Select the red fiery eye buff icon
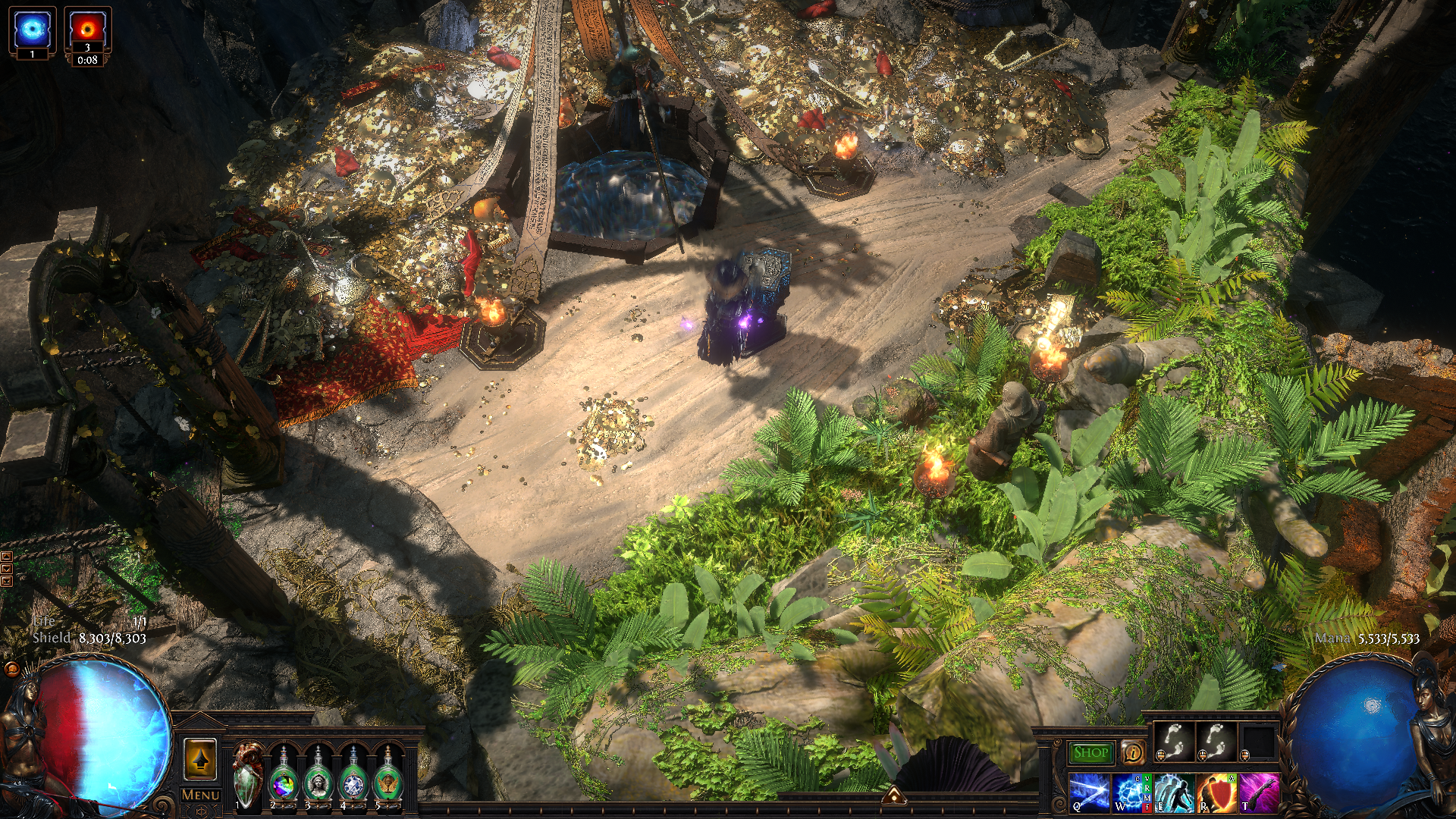1456x819 pixels. click(87, 30)
